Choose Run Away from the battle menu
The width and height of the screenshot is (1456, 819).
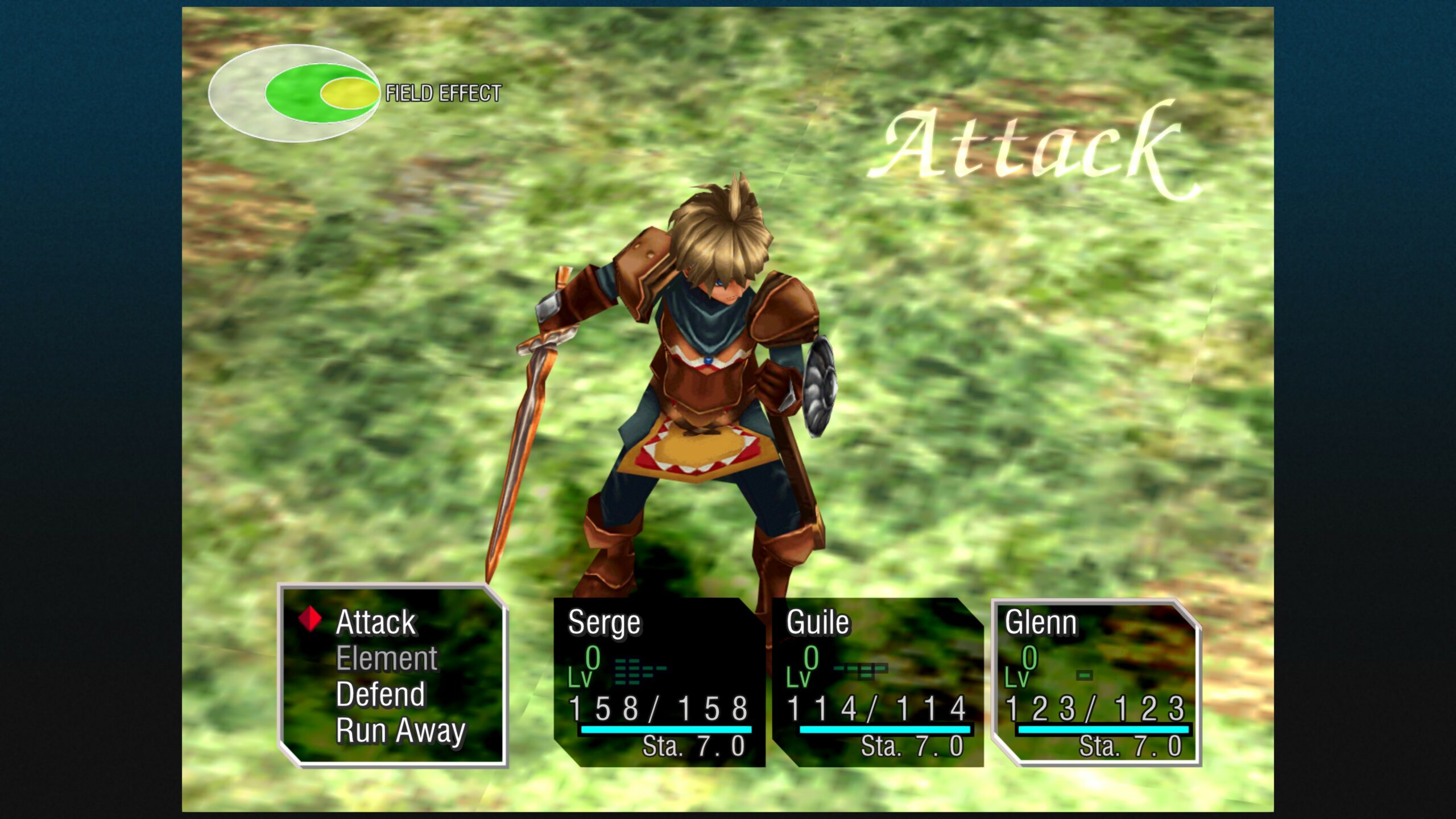point(400,731)
